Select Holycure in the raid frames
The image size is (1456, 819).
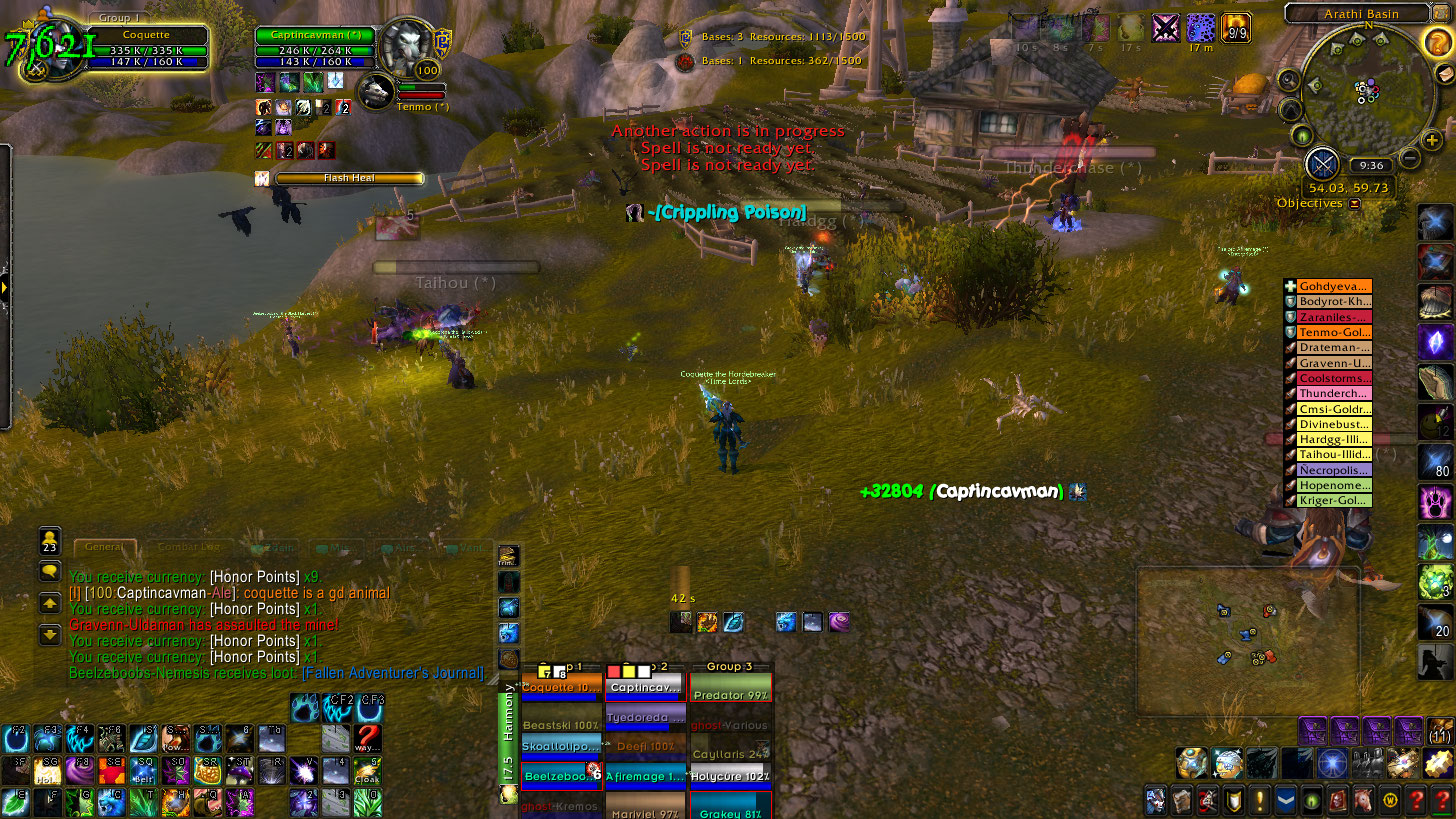coord(730,776)
